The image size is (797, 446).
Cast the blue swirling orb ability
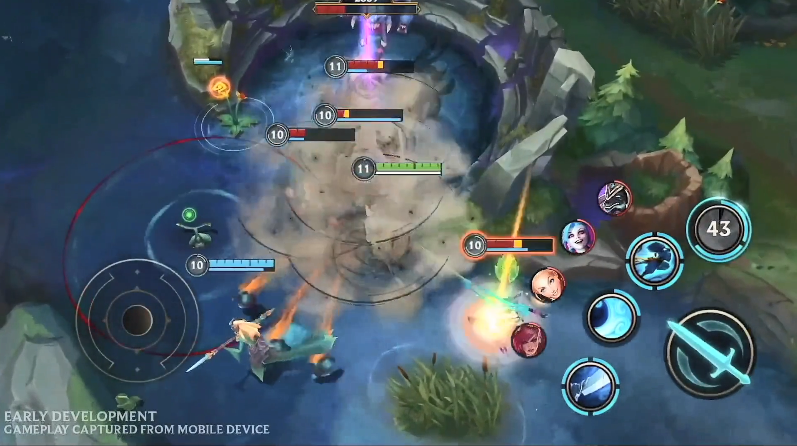click(x=611, y=318)
